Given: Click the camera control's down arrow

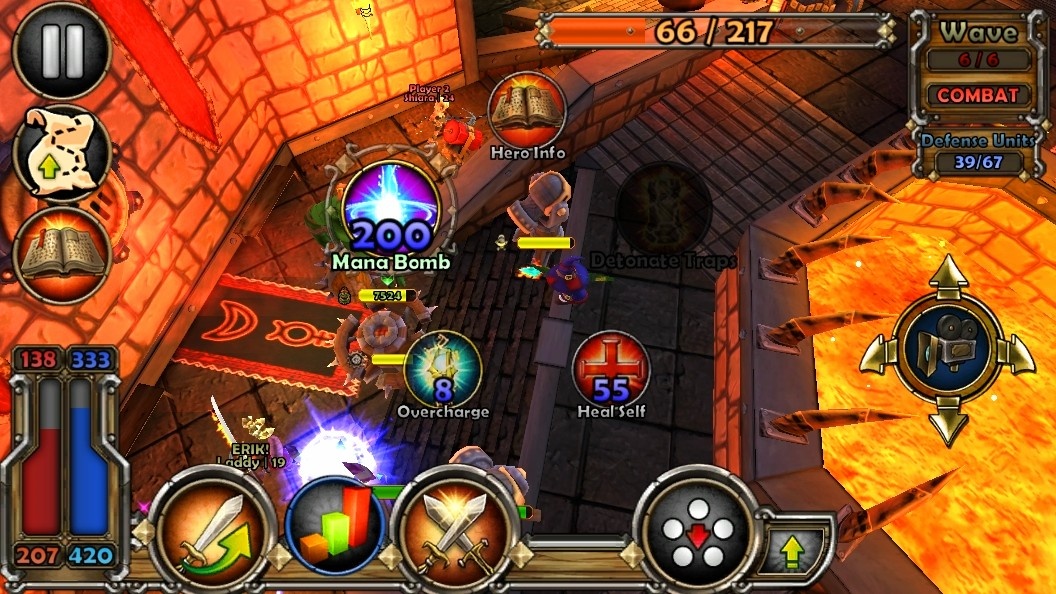Looking at the screenshot, I should (948, 424).
